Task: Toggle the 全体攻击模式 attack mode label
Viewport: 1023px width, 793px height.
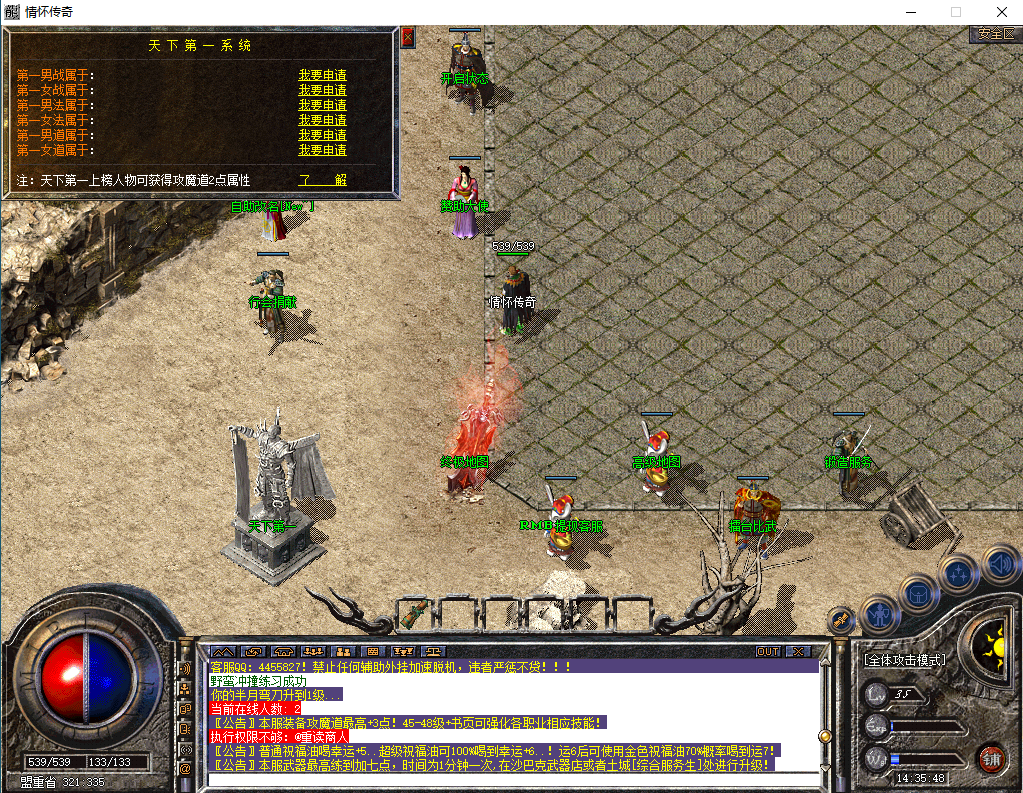Action: (905, 660)
